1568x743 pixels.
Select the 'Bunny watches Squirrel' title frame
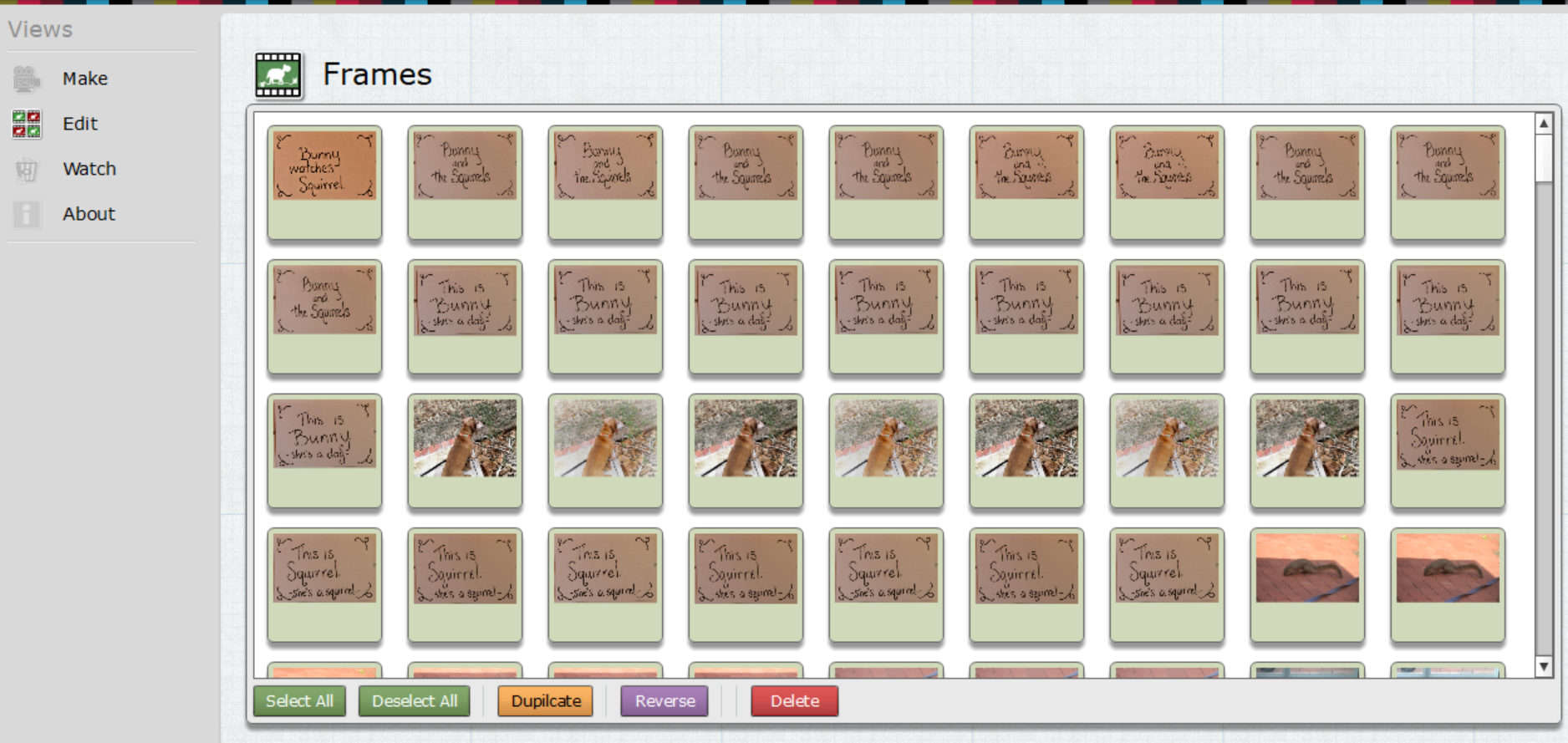point(323,183)
